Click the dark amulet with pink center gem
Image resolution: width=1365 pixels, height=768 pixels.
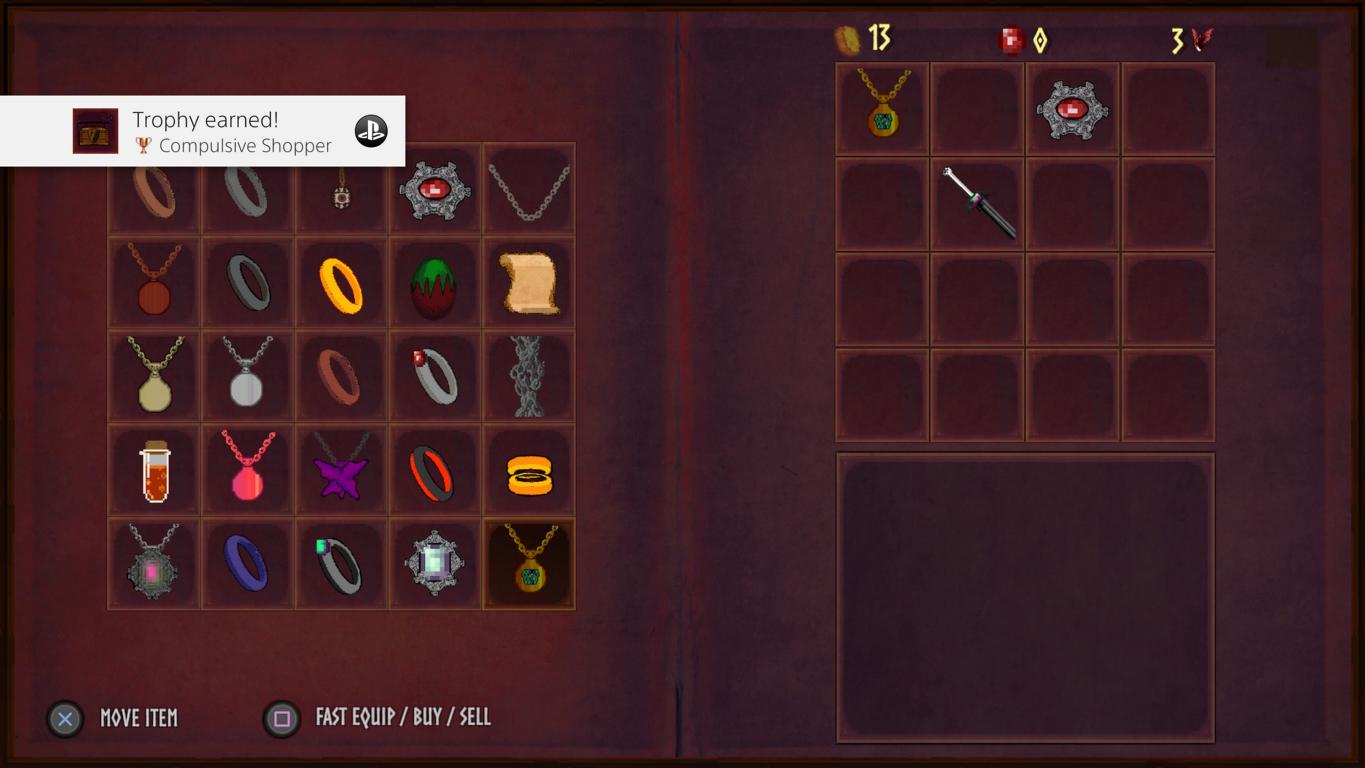154,563
